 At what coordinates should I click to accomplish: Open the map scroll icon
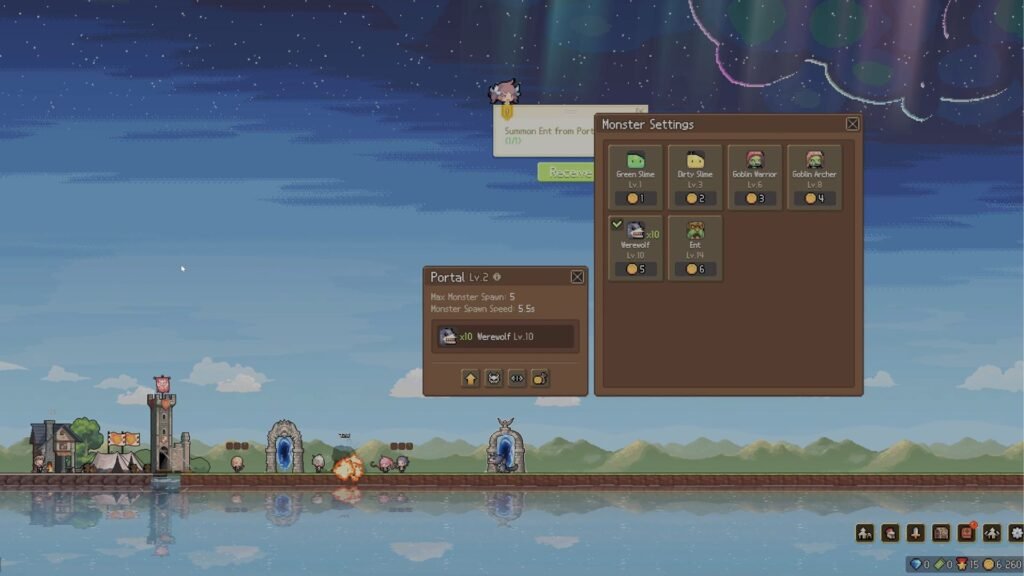tap(940, 533)
